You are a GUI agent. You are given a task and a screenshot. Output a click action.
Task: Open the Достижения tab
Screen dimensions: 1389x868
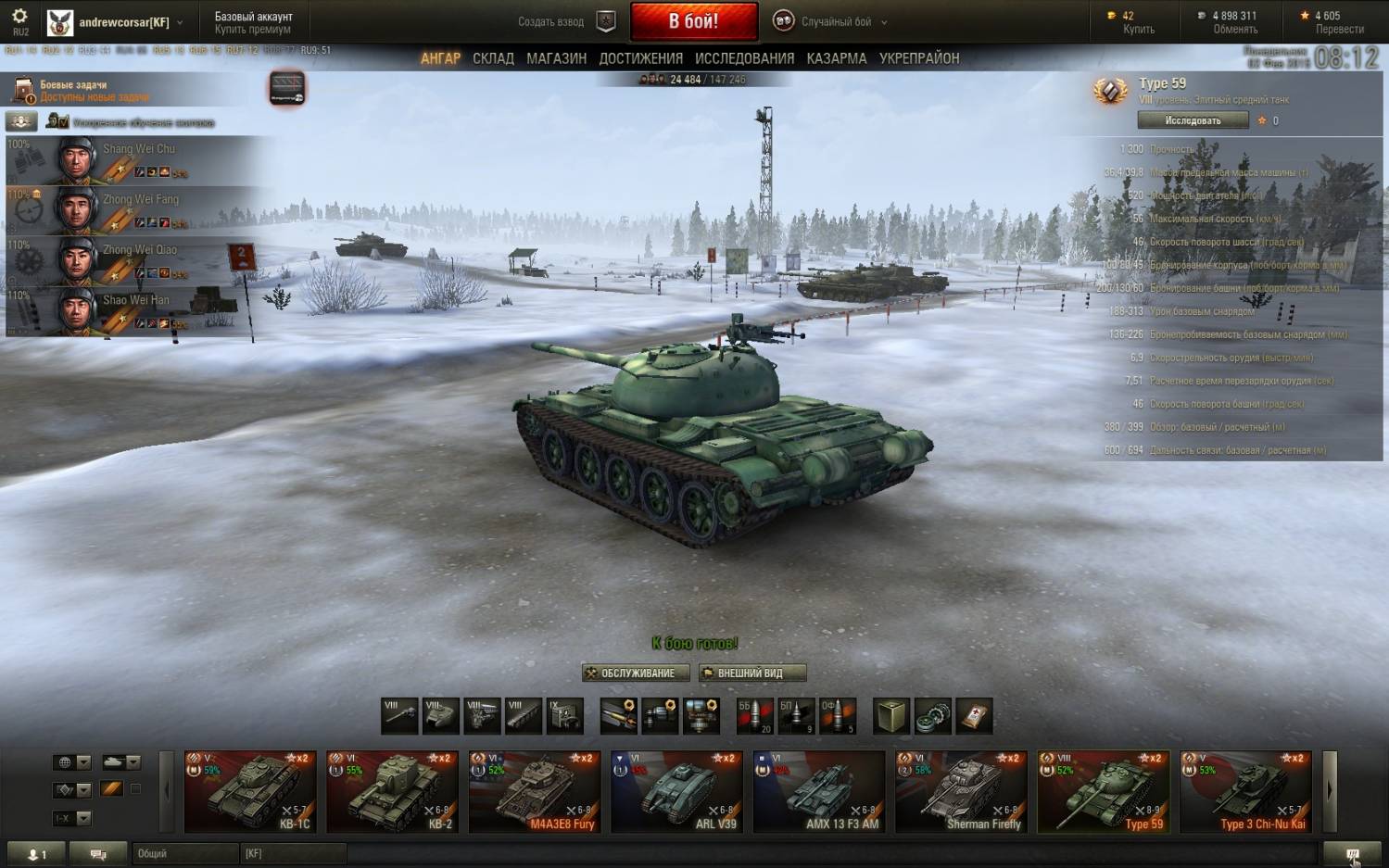(640, 58)
